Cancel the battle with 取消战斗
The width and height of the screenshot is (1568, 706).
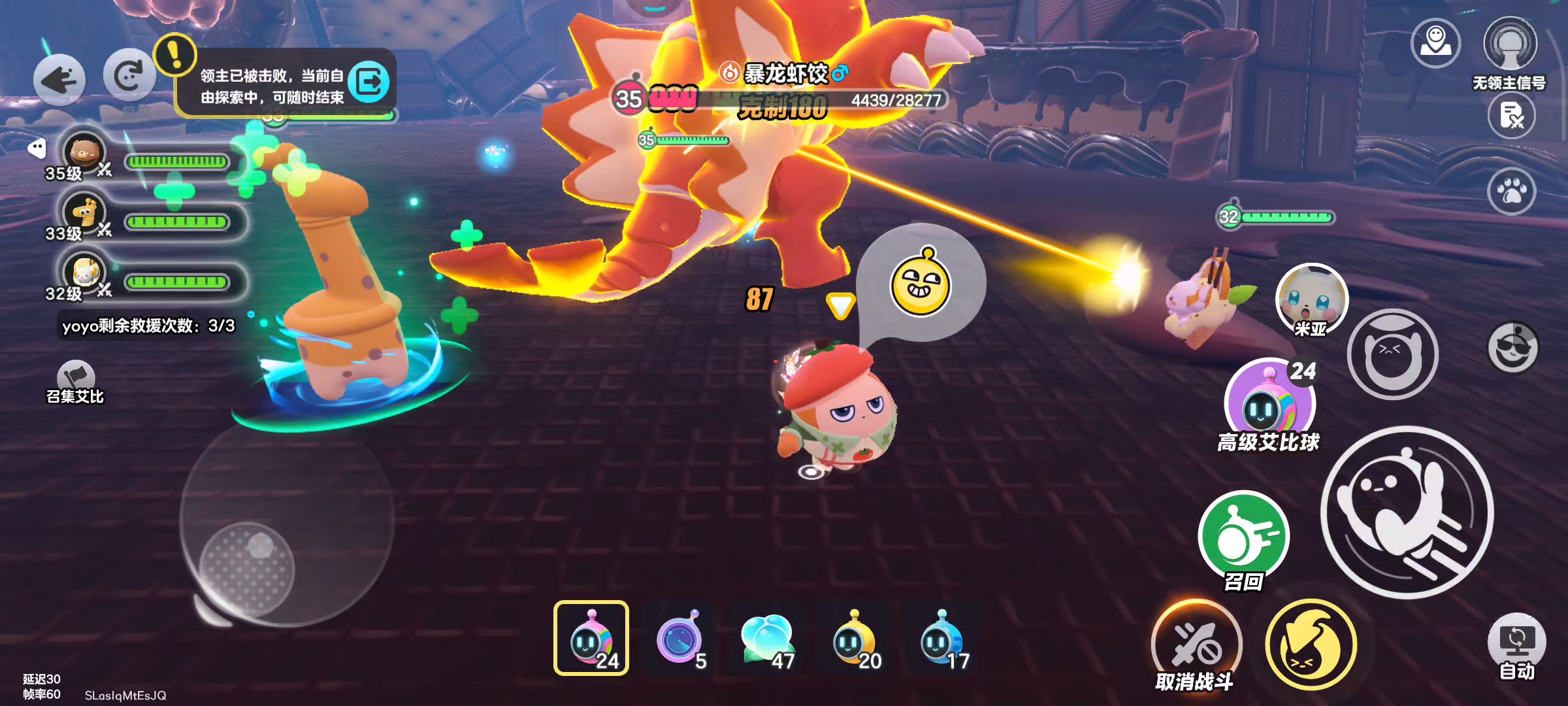tap(1196, 645)
